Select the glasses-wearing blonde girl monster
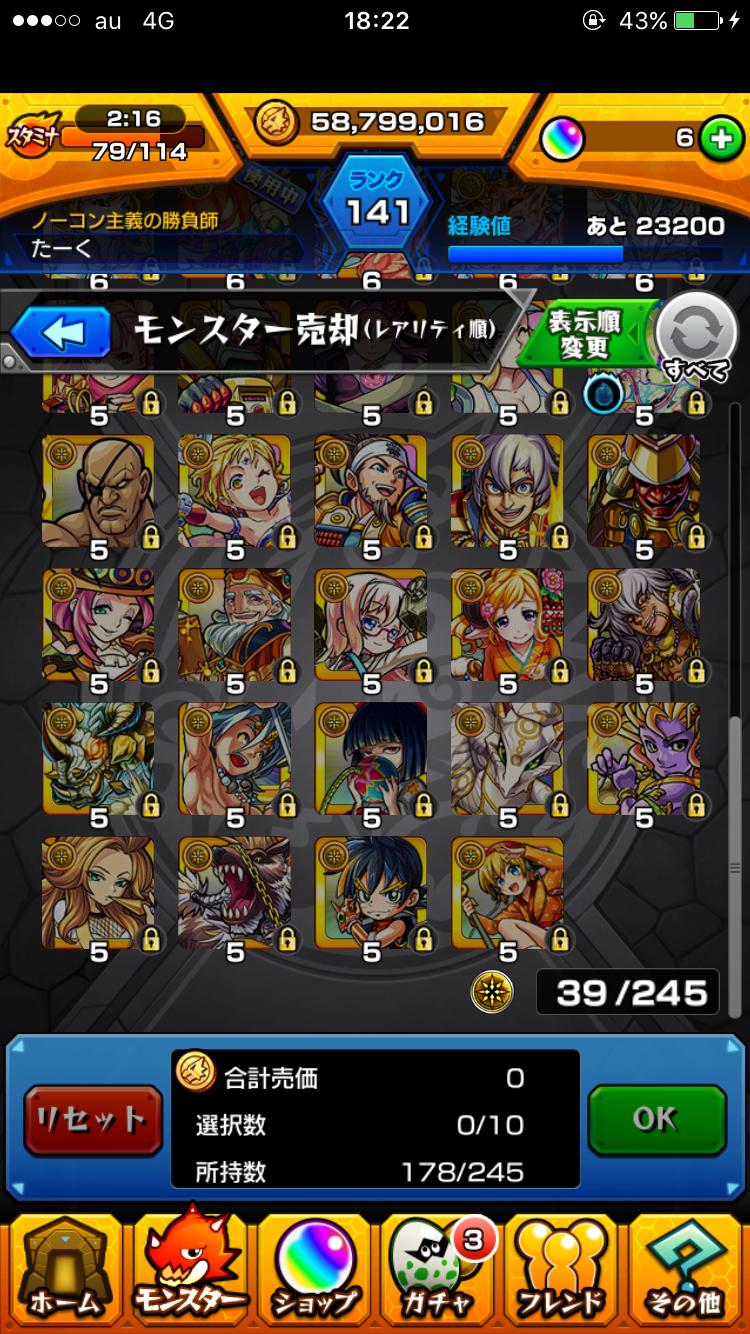Viewport: 750px width, 1334px height. coord(371,624)
